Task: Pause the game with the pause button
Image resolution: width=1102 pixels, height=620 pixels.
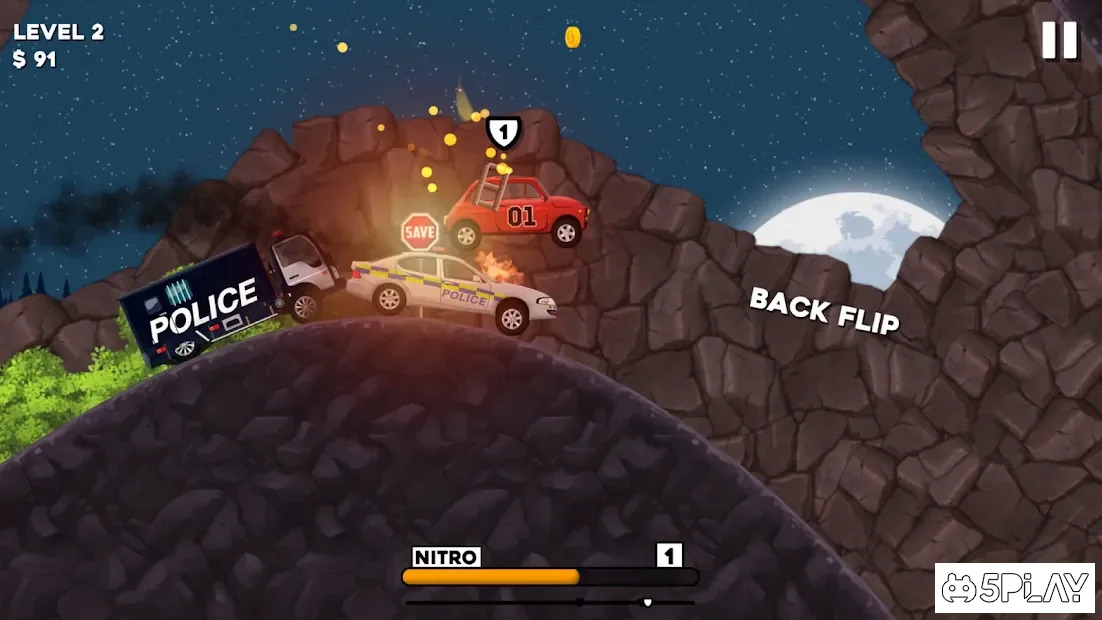Action: tap(1059, 40)
